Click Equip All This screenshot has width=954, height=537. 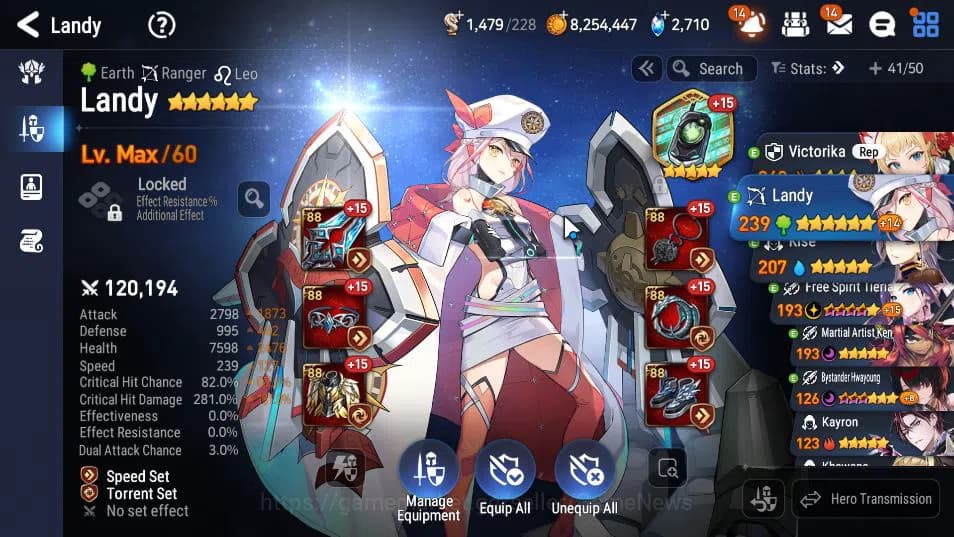504,480
